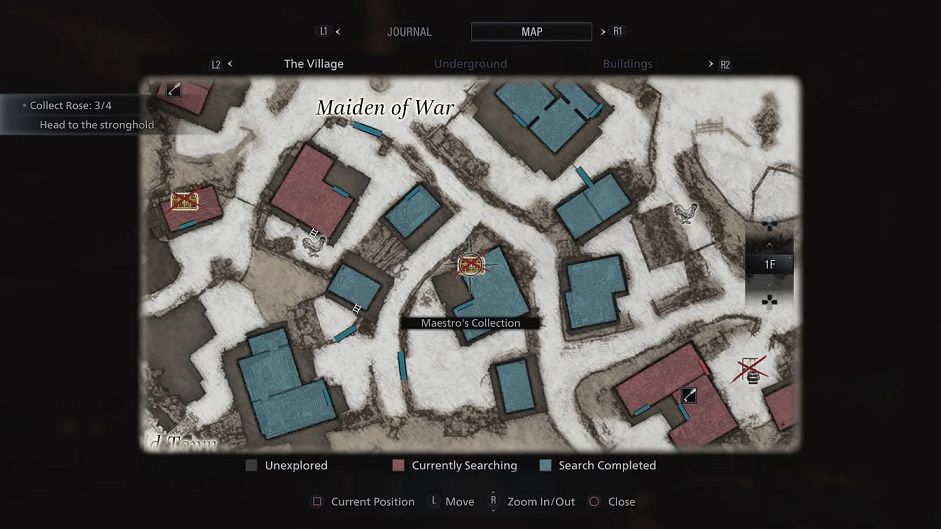Switch to the Underground map area

click(x=470, y=64)
